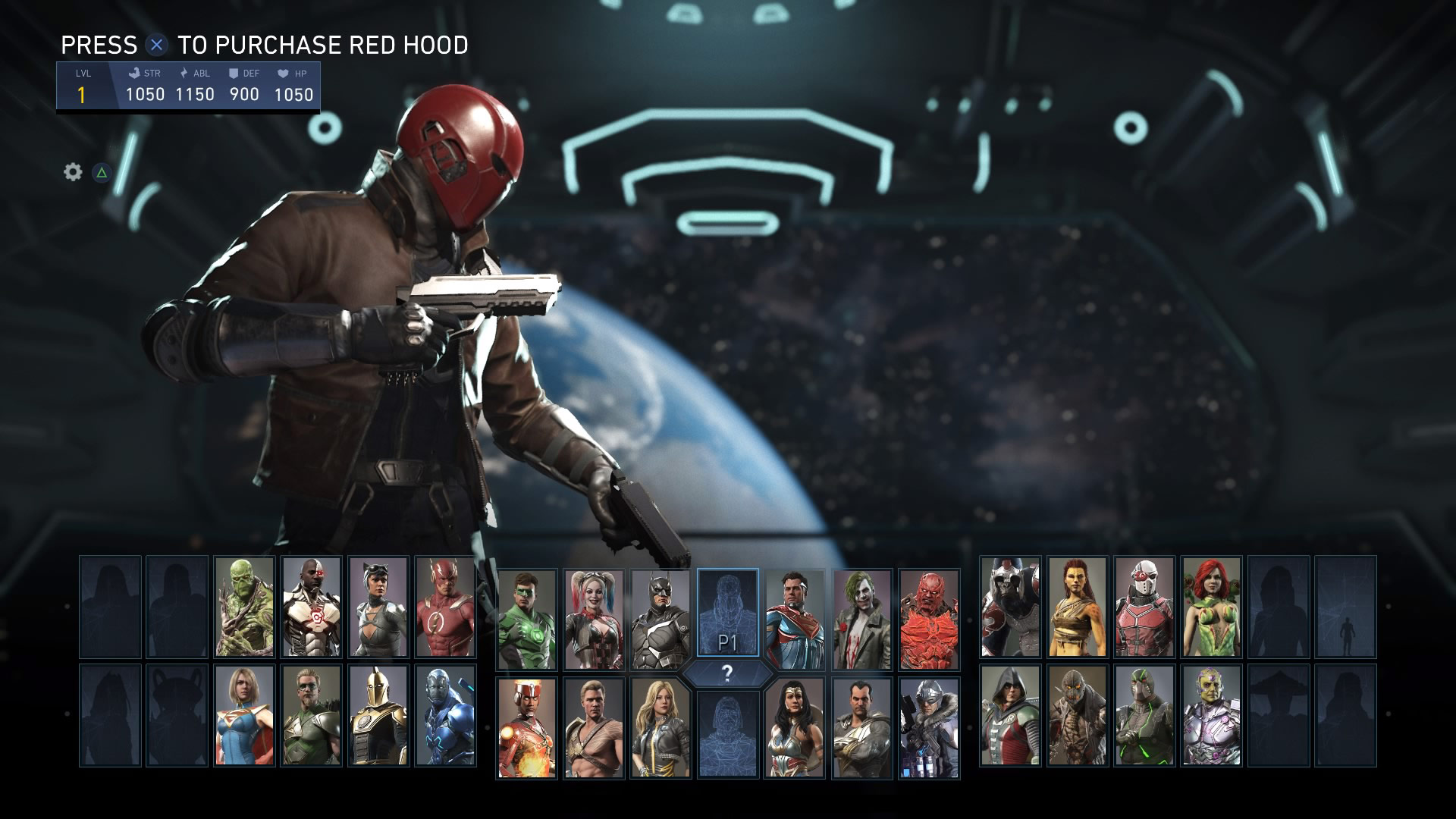Pick Superman on the select grid

click(x=795, y=619)
